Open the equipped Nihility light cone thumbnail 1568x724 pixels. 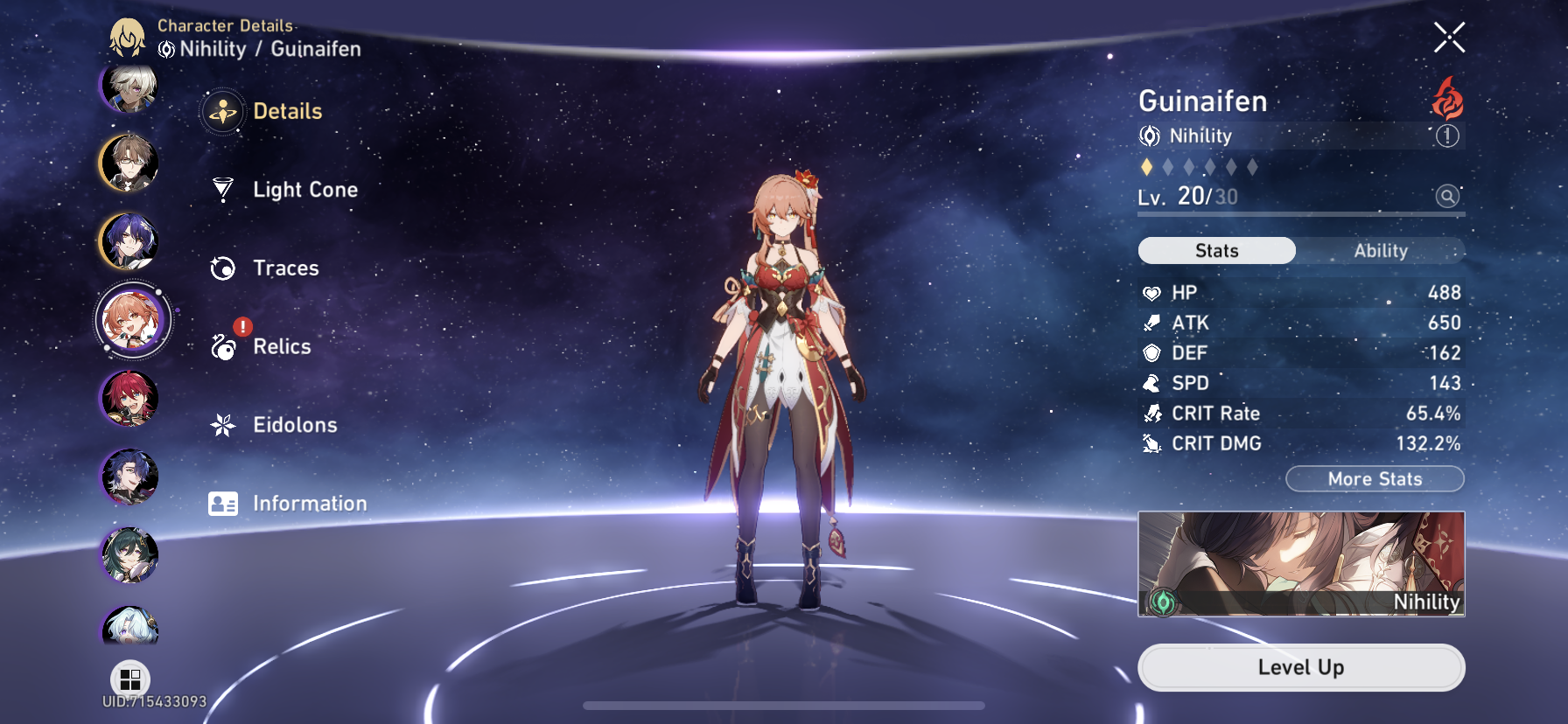(x=1301, y=564)
